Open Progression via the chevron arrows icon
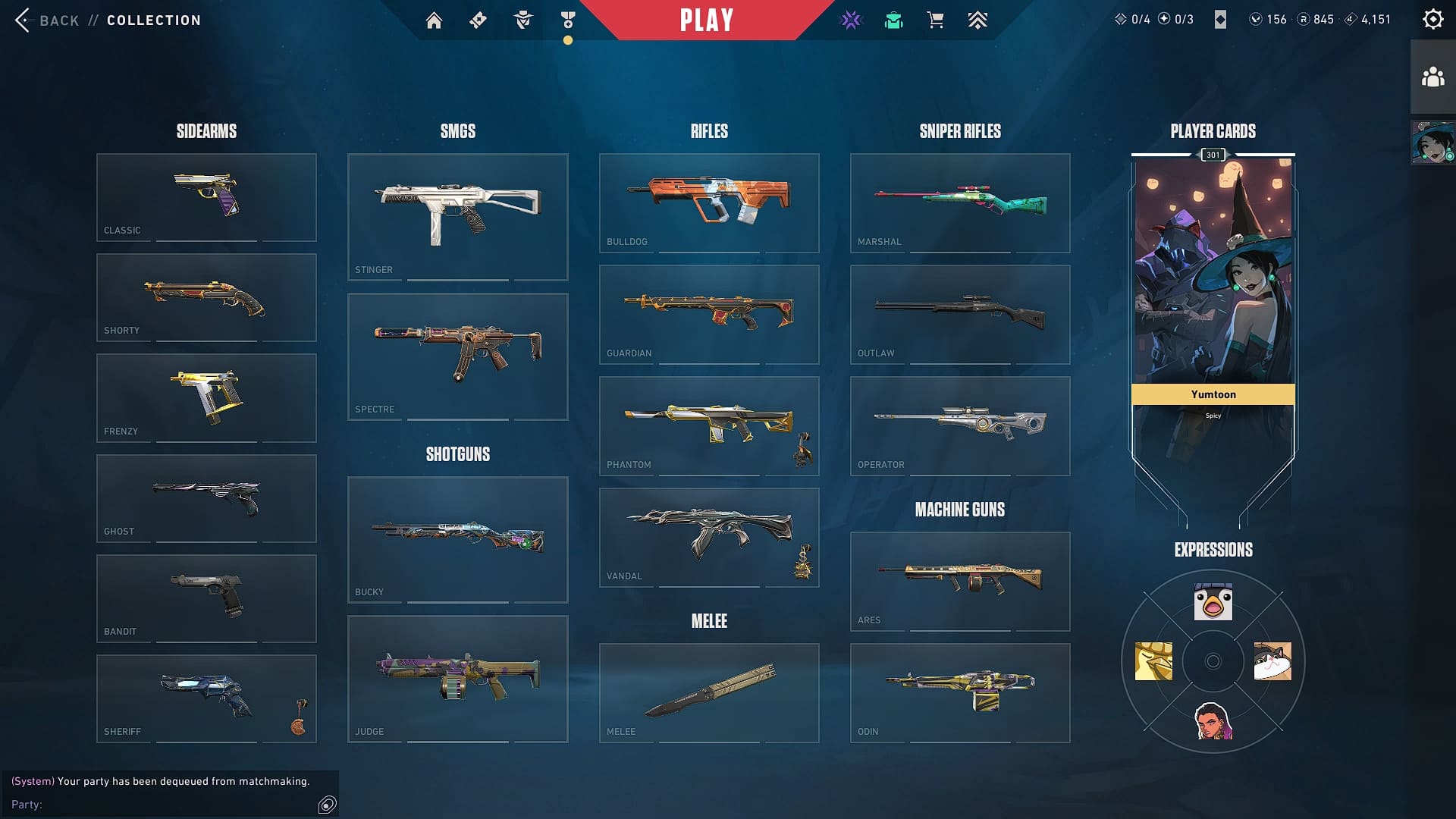Screen dimensions: 1456x819 click(977, 20)
